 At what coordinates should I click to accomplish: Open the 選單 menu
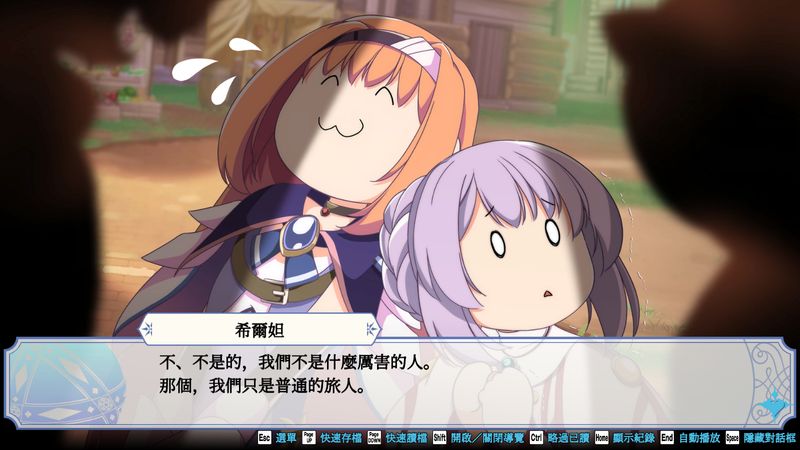pyautogui.click(x=285, y=438)
